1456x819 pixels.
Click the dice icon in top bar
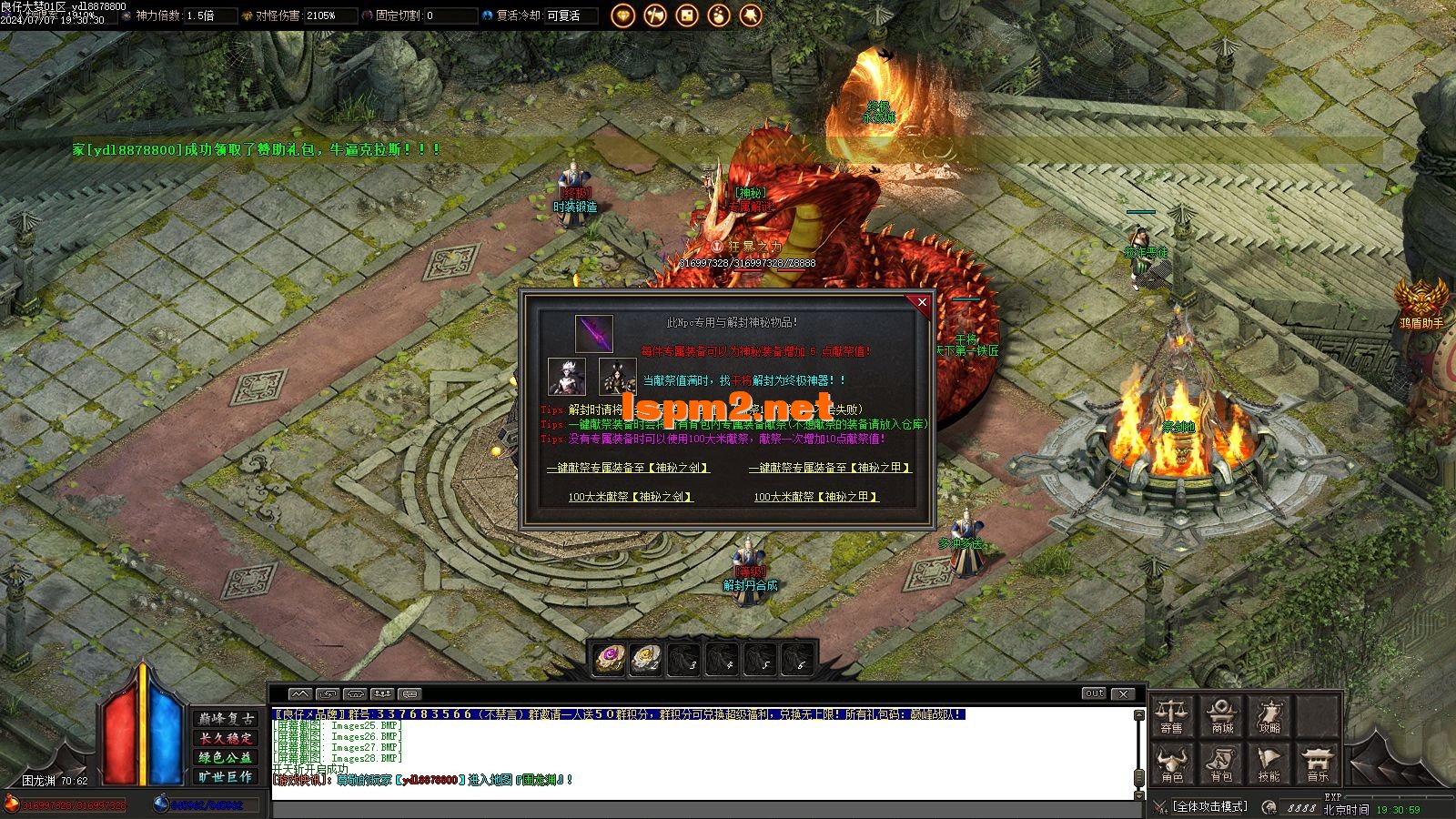(686, 15)
